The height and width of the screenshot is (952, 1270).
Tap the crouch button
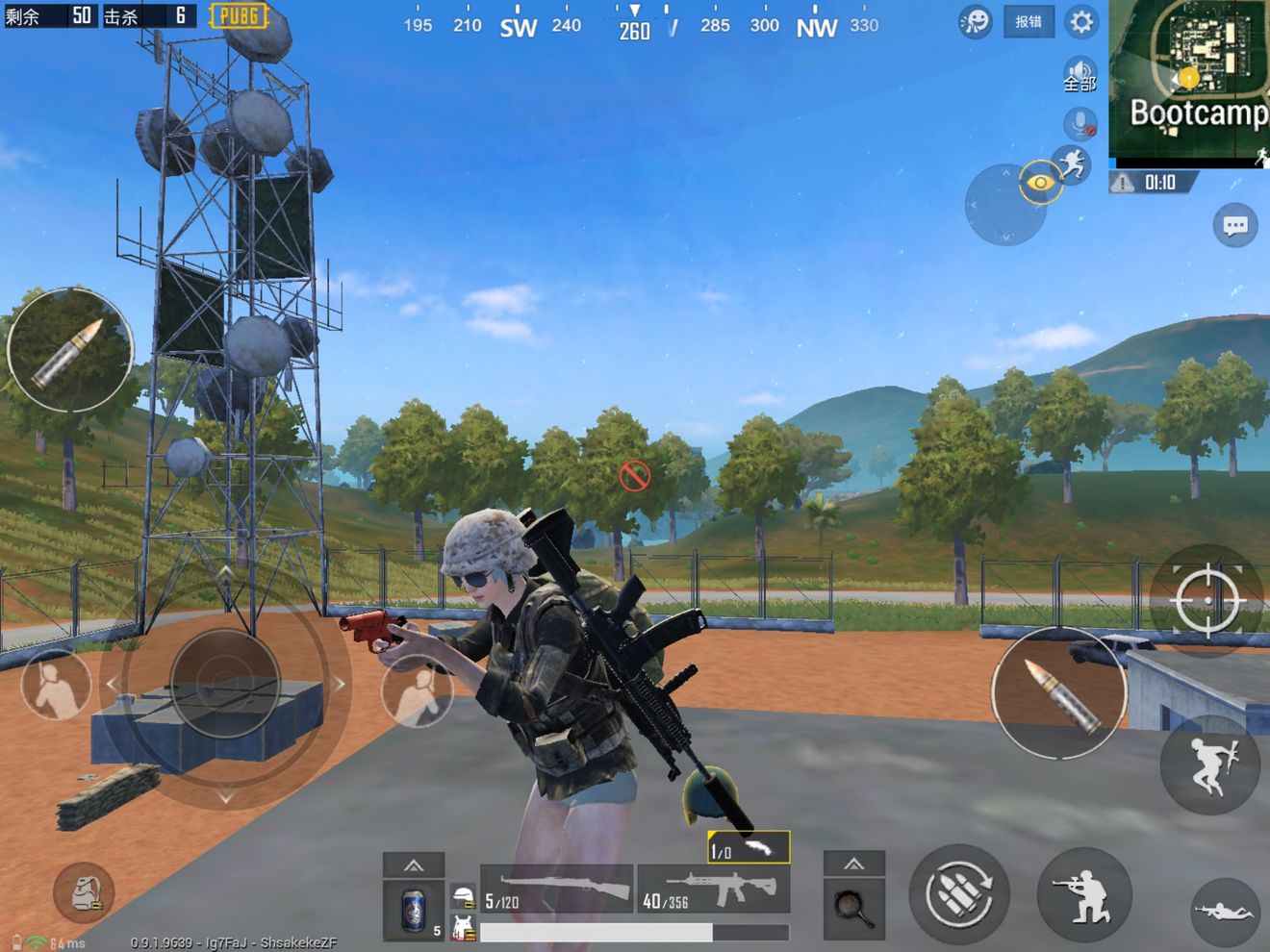point(1083,895)
